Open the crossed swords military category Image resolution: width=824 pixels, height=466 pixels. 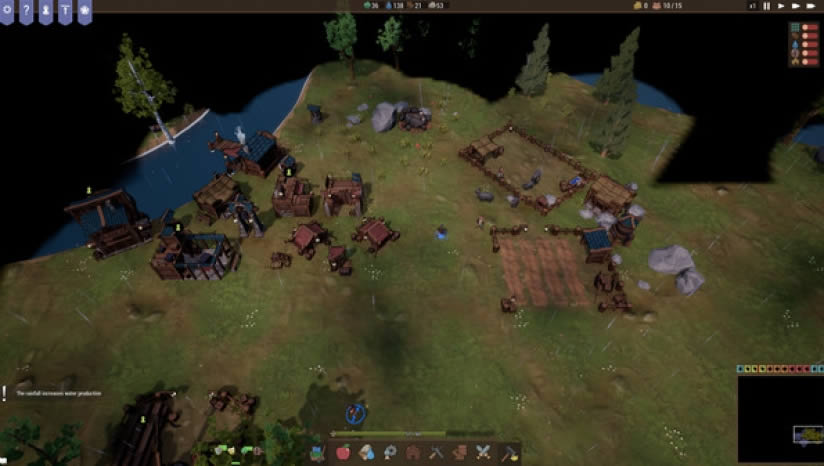pos(484,452)
